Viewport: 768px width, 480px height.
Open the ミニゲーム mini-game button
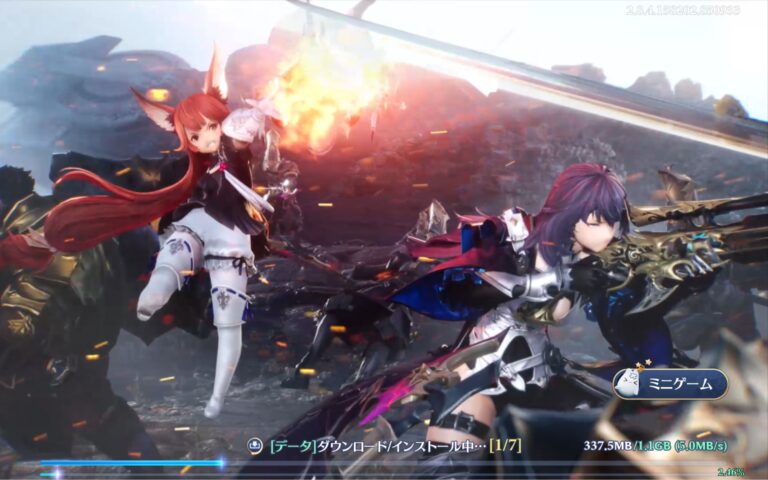[671, 385]
